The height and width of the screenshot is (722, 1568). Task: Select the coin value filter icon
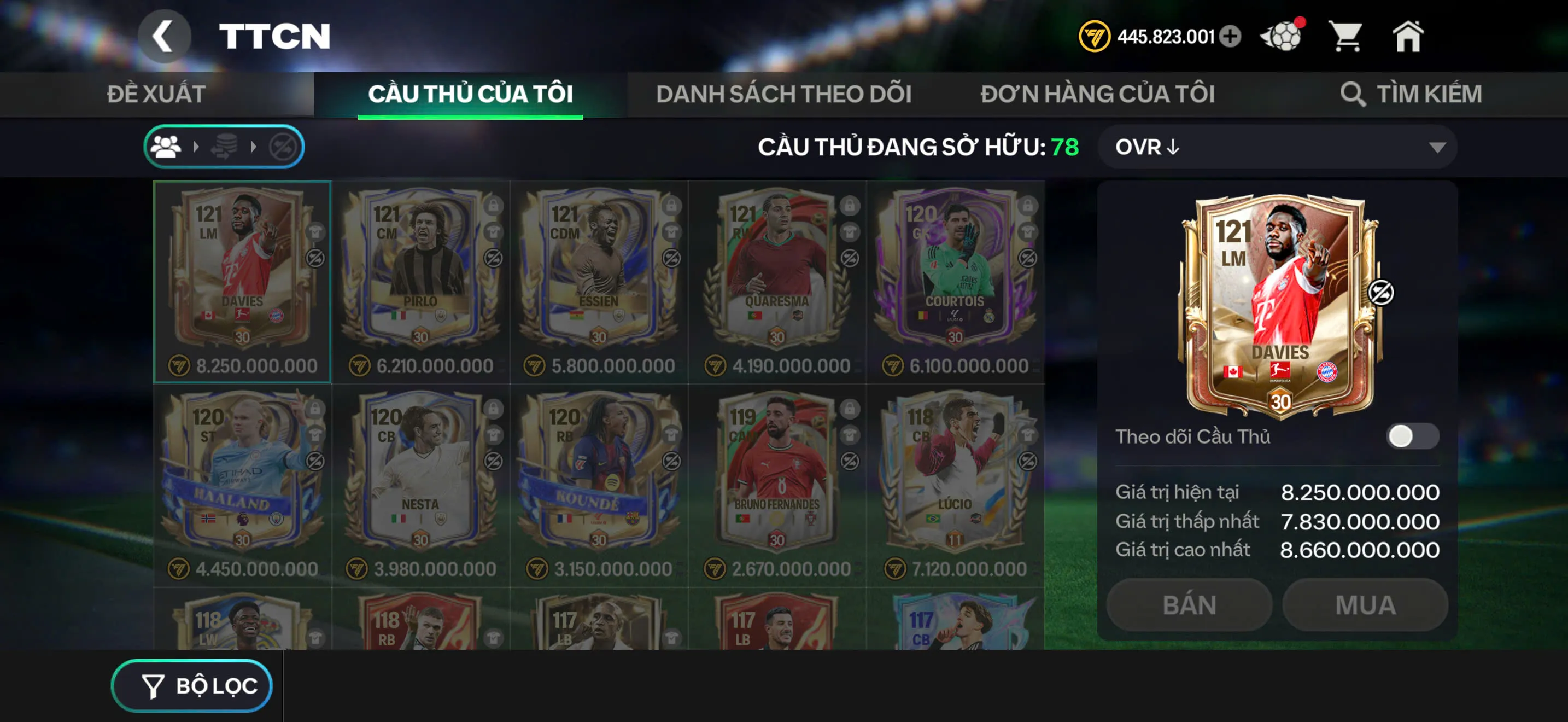coord(225,146)
